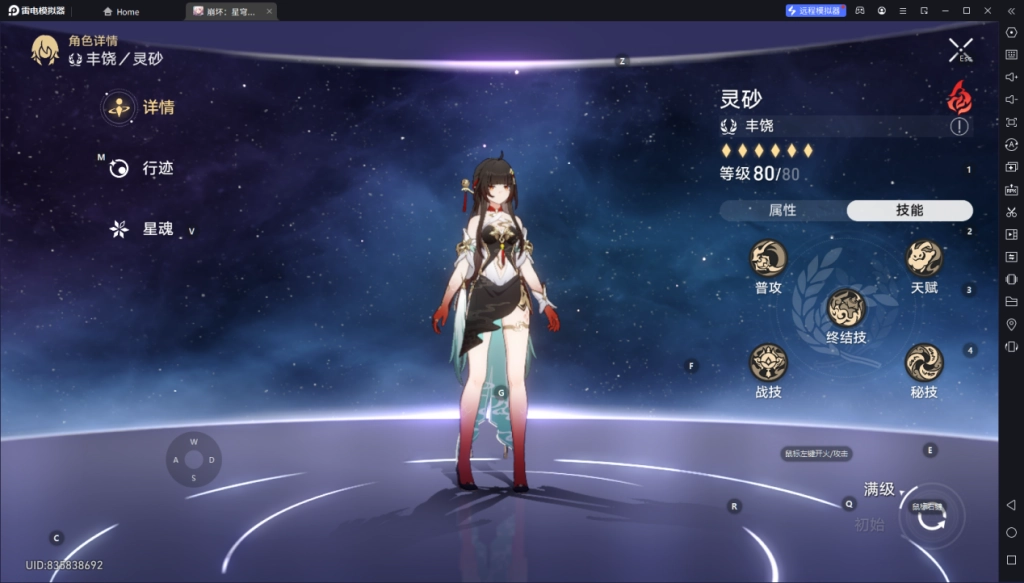This screenshot has height=583, width=1024.
Task: Choose the 初始 initial level option
Action: [x=869, y=524]
